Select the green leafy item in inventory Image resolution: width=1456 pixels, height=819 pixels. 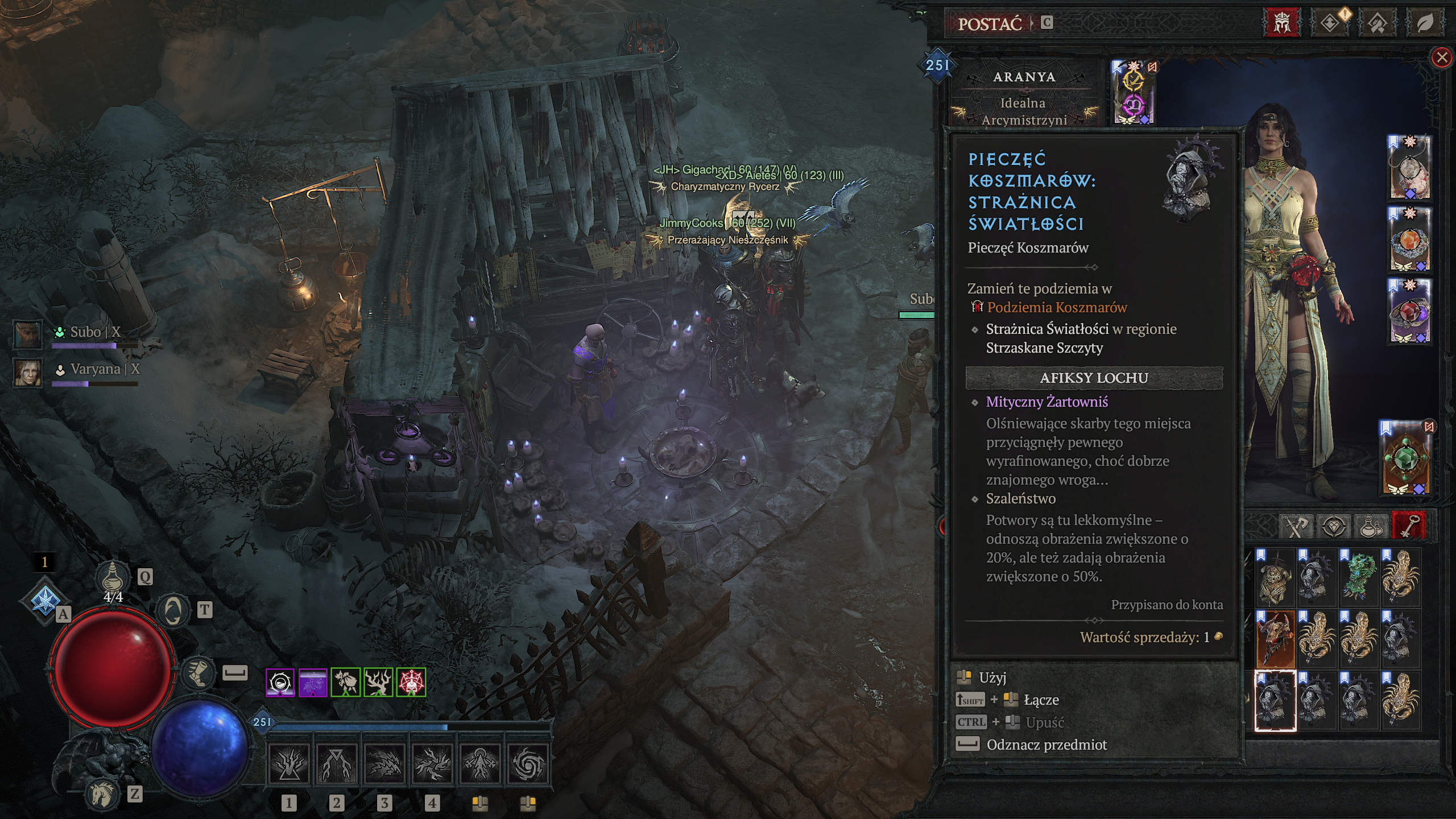coord(1358,577)
